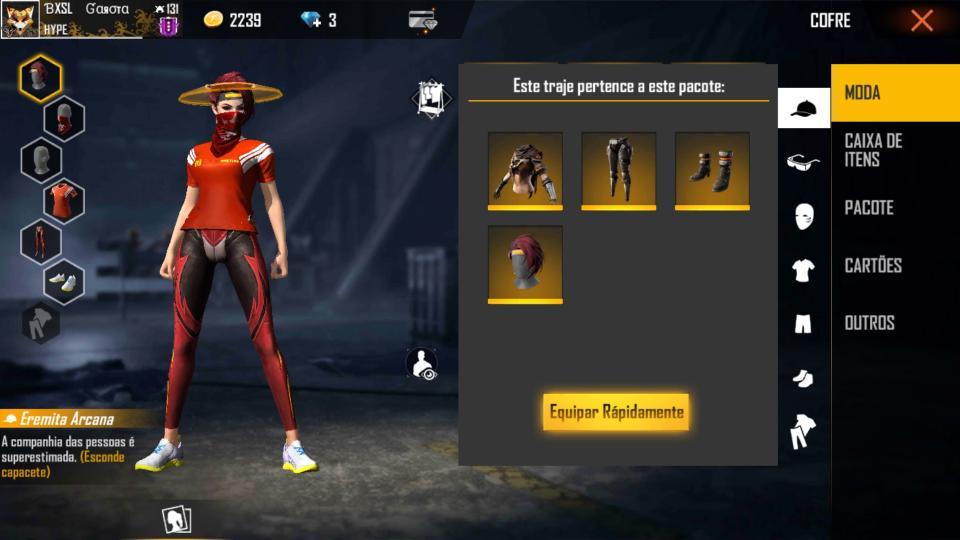The height and width of the screenshot is (540, 960).
Task: Open the Caixa de Itens tab
Action: tap(894, 150)
